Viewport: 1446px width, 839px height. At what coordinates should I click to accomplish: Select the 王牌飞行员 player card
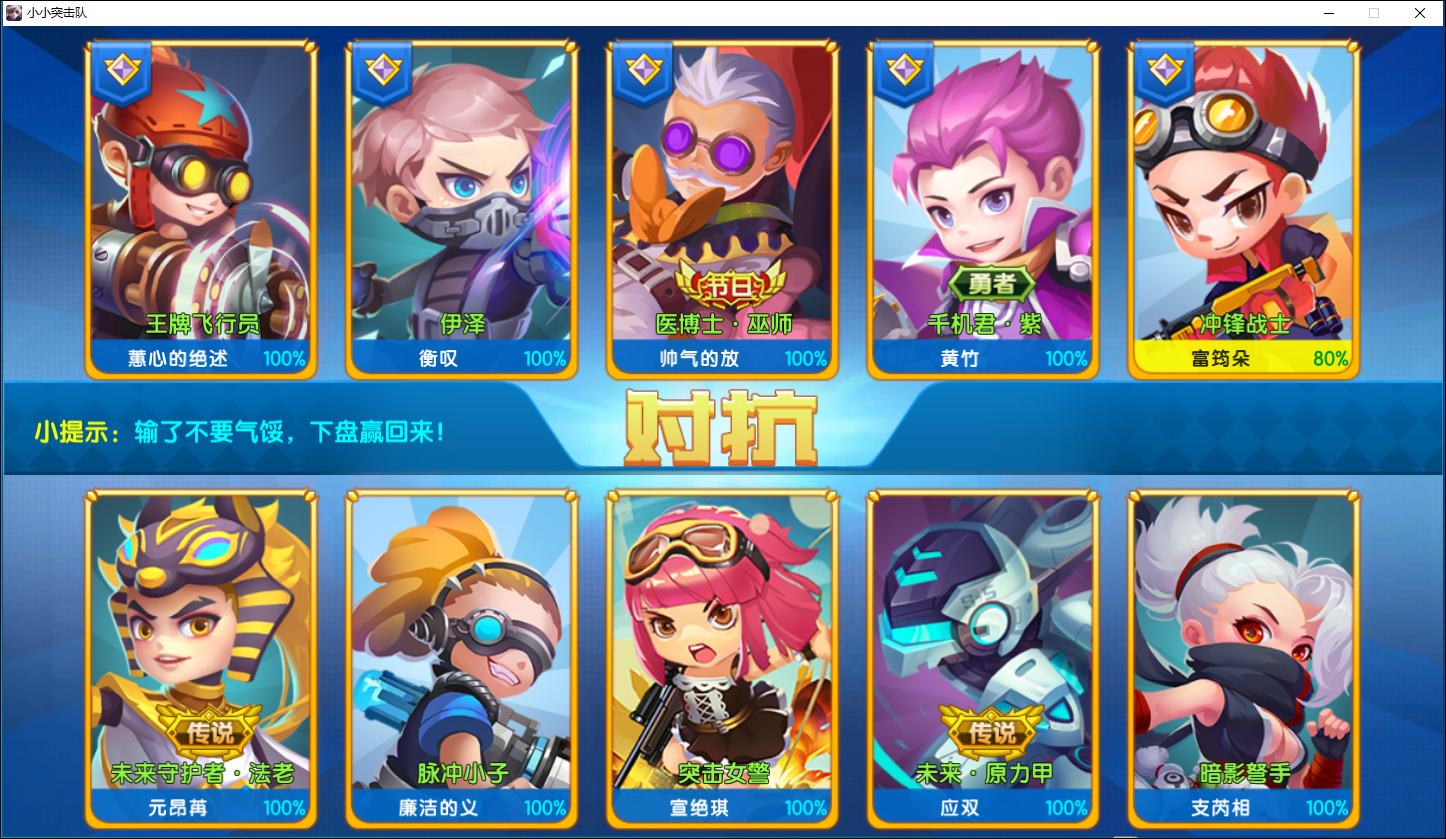click(201, 210)
